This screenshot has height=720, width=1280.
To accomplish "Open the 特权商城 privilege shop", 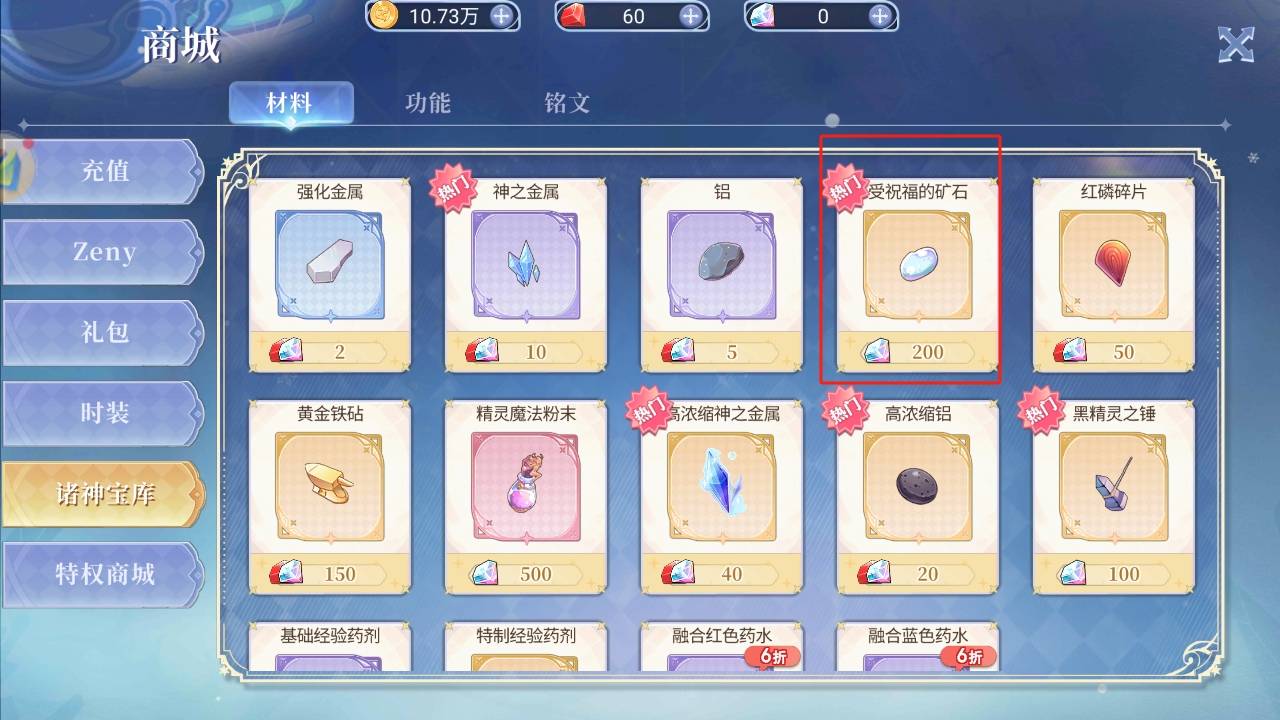I will (x=104, y=575).
